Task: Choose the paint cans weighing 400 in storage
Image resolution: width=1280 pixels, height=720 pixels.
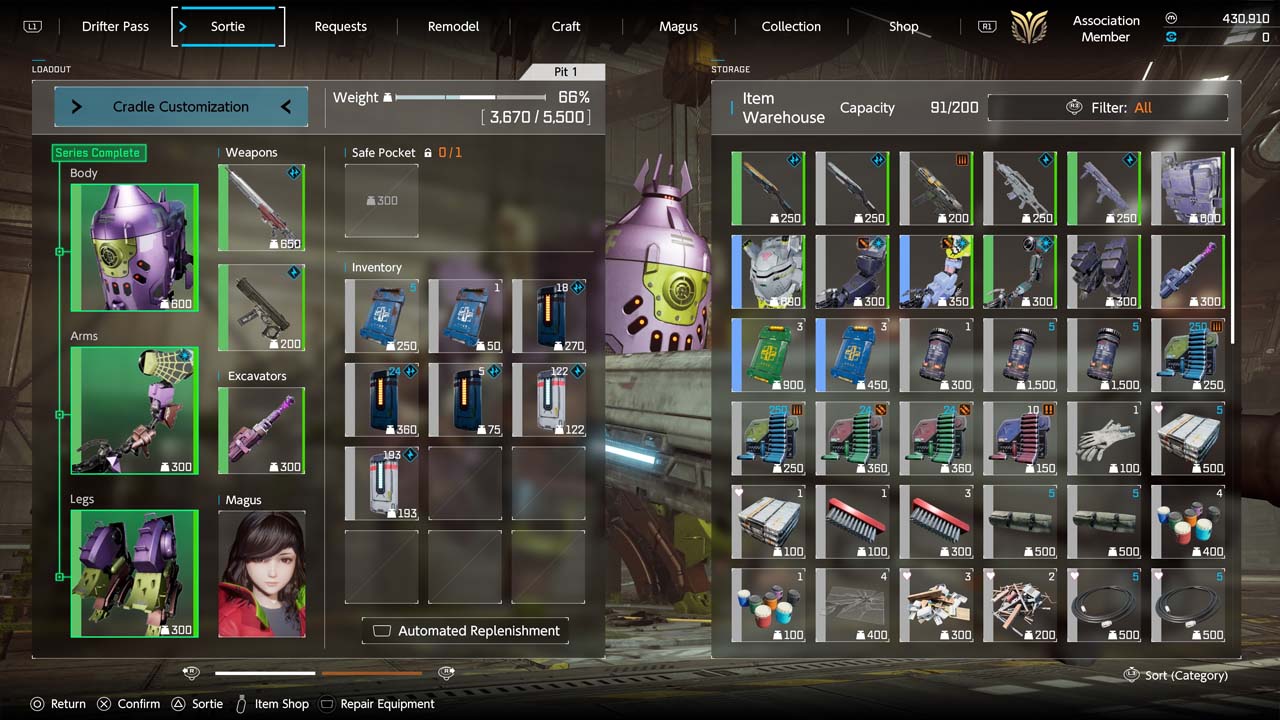Action: click(1188, 523)
